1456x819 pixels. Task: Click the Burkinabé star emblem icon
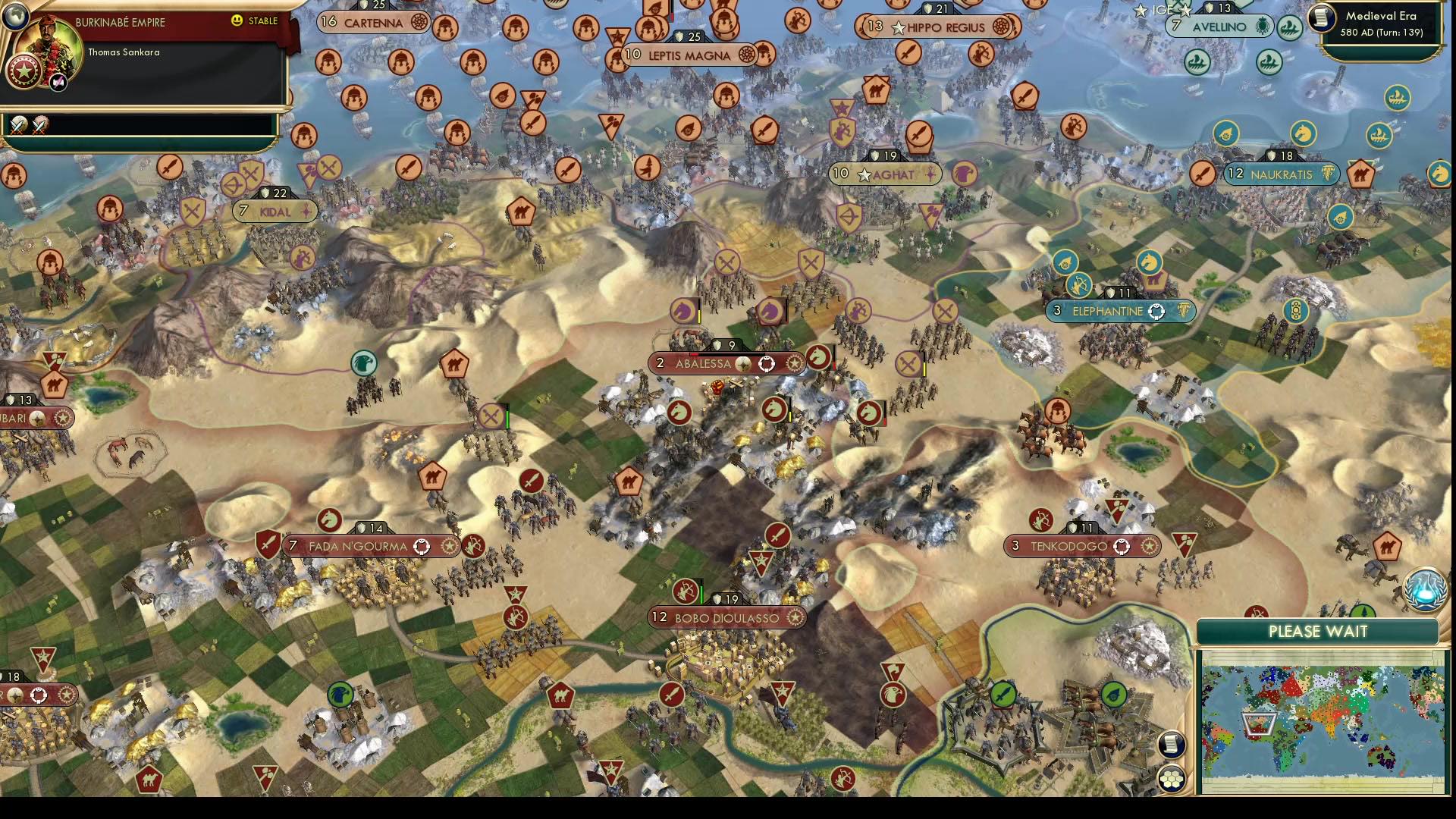coord(24,71)
